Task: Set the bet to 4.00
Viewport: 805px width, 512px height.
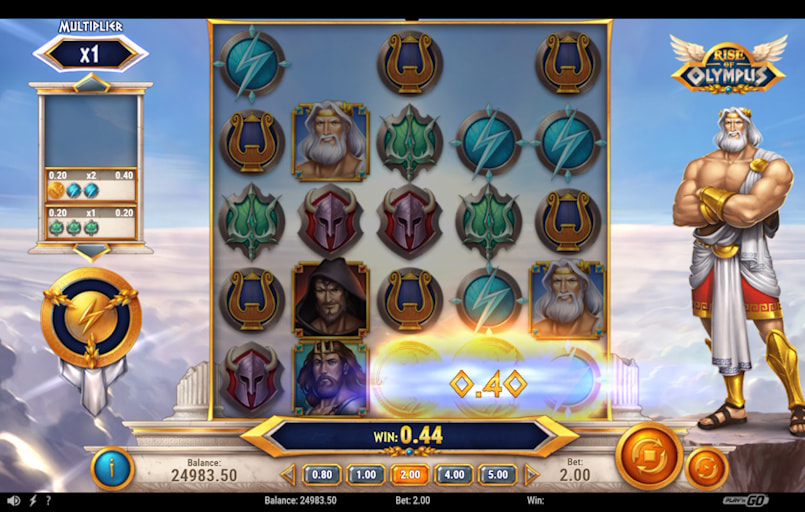Action: [453, 475]
